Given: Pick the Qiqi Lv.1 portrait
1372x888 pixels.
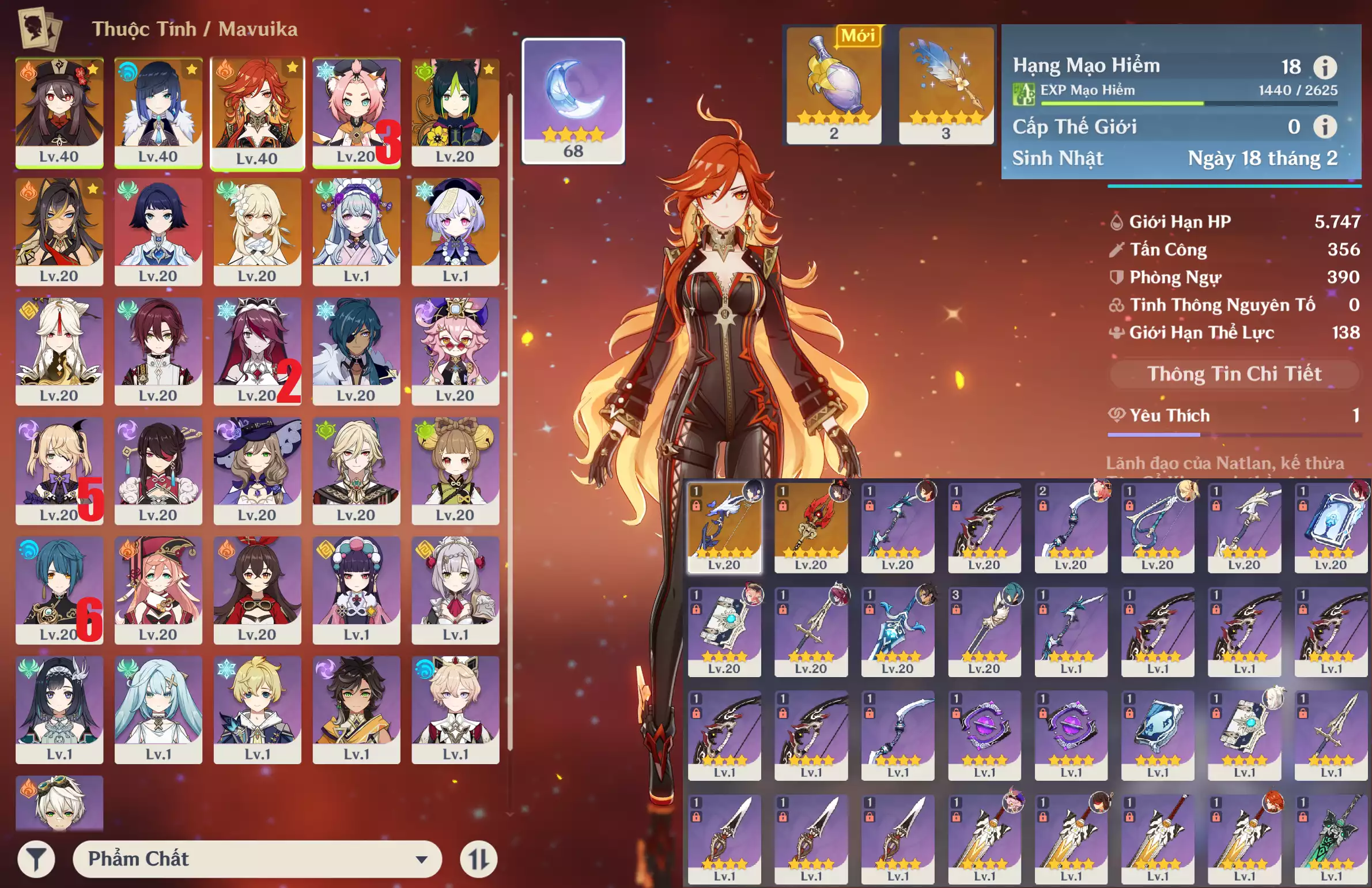Looking at the screenshot, I should point(455,231).
